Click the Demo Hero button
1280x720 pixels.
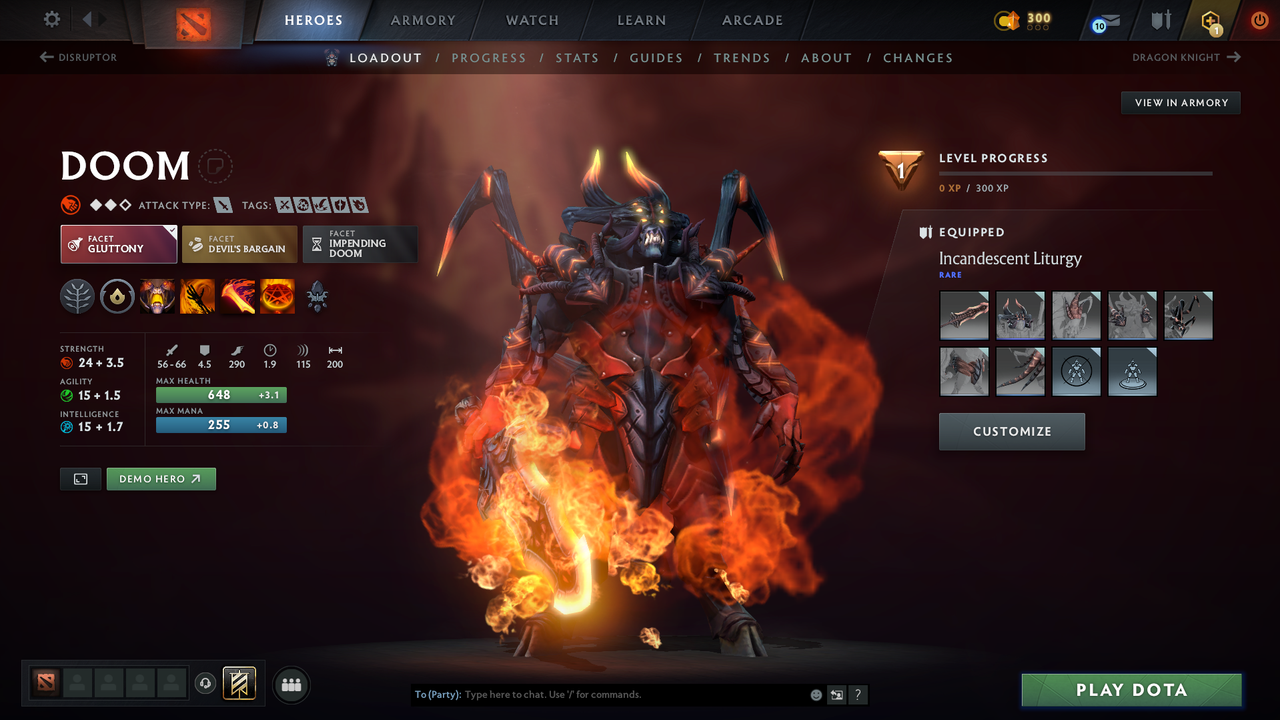click(161, 478)
